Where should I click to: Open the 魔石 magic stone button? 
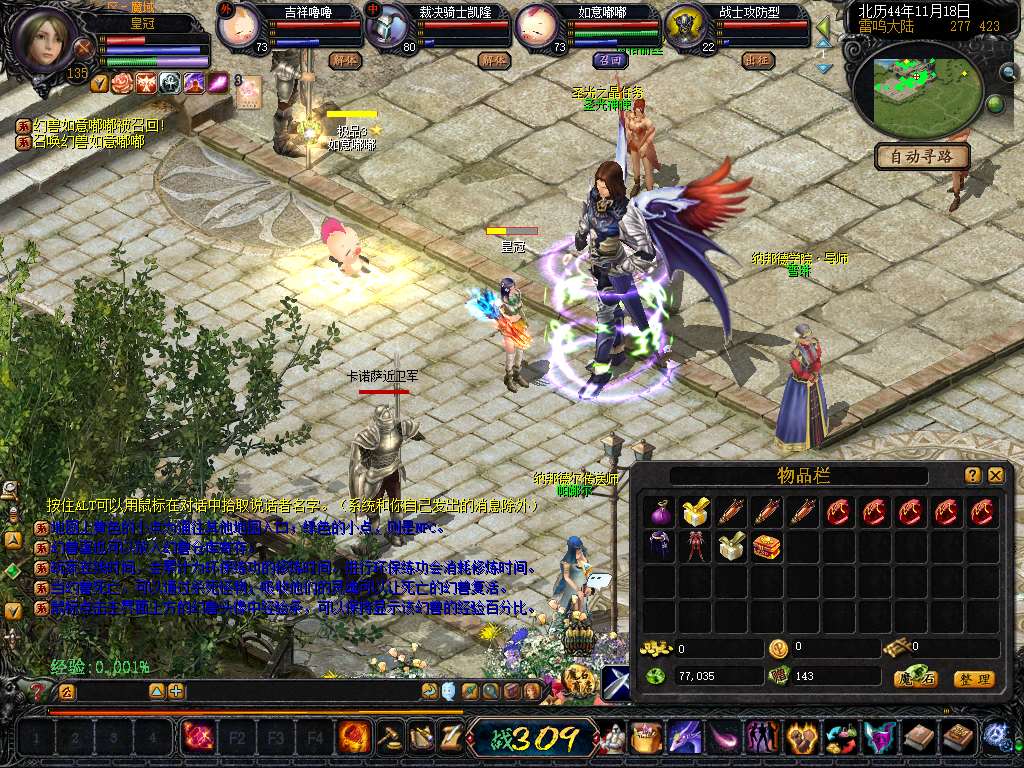pos(914,679)
